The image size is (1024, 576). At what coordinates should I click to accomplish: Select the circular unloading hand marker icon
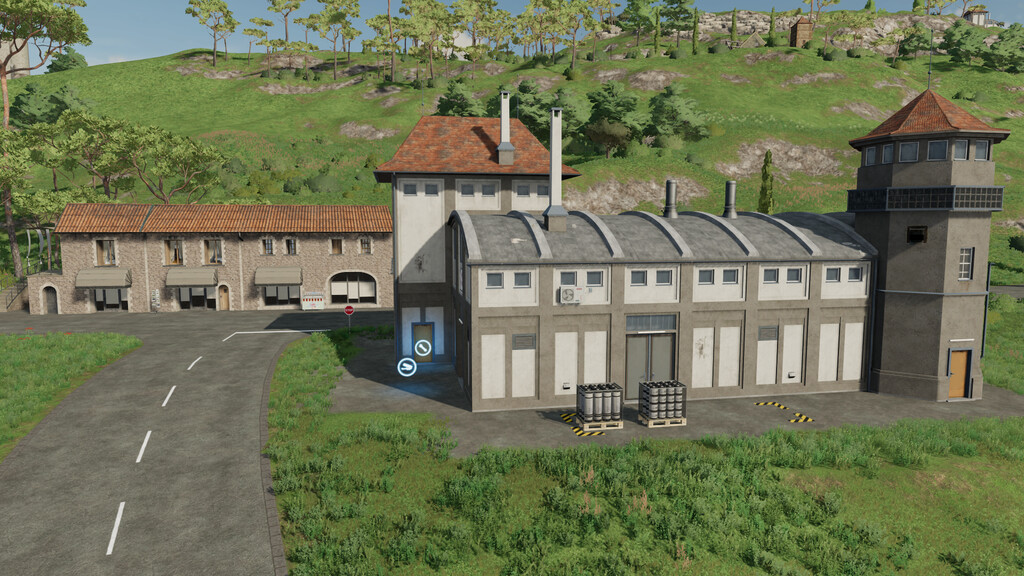click(x=406, y=367)
